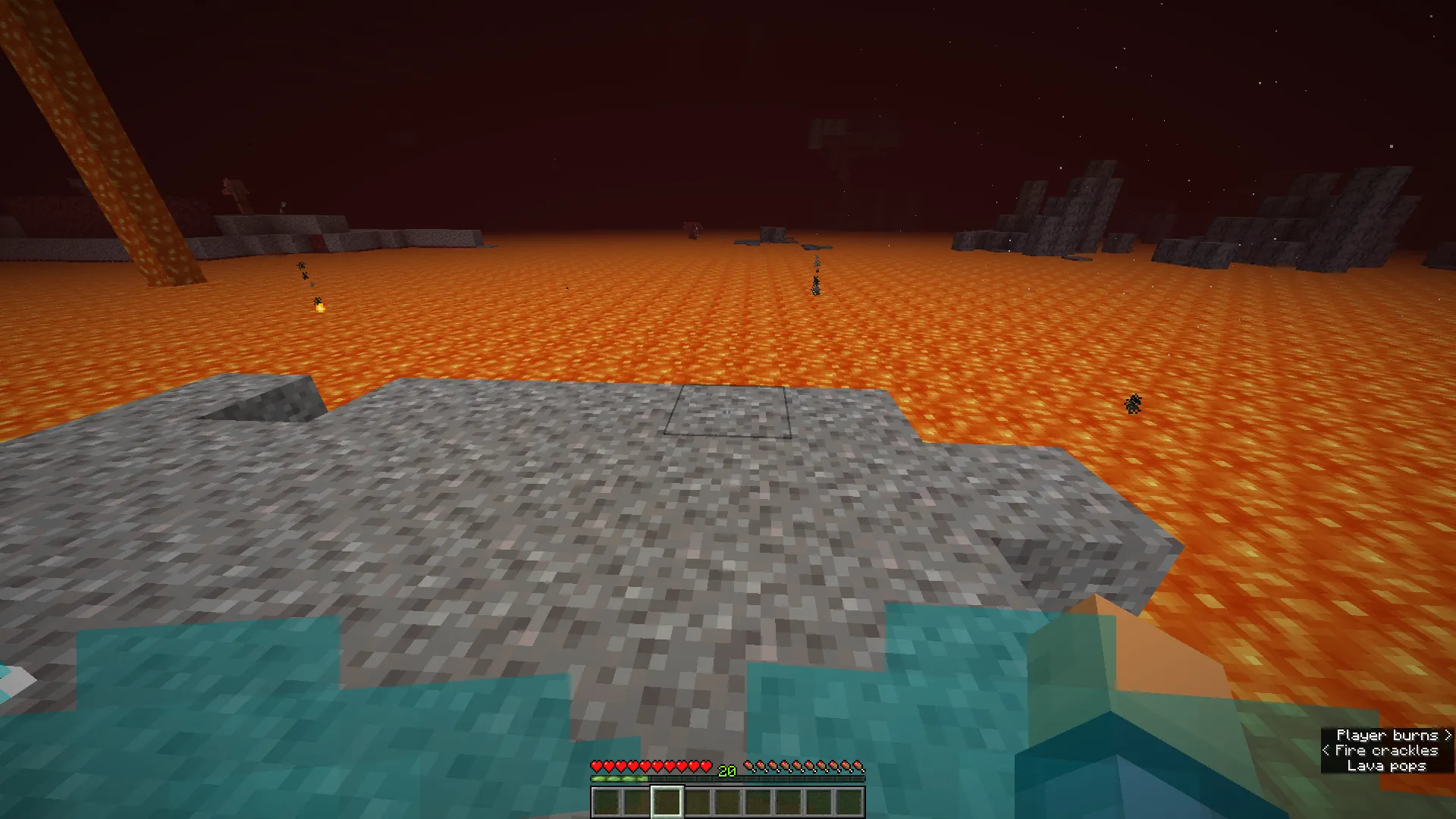The image size is (1456, 819).
Task: Click the leftmost red heart icon
Action: pyautogui.click(x=598, y=766)
